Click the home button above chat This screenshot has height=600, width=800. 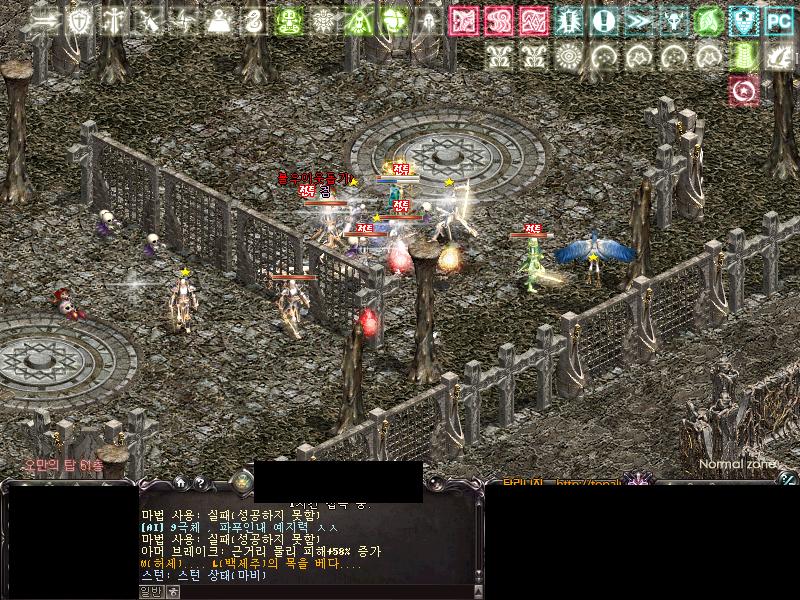[x=178, y=482]
